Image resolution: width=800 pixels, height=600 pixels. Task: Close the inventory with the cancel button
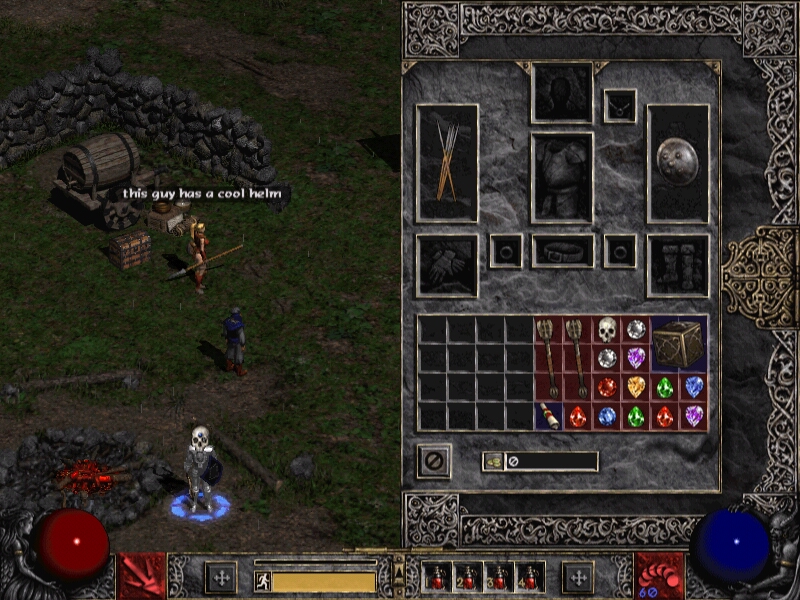click(x=434, y=461)
